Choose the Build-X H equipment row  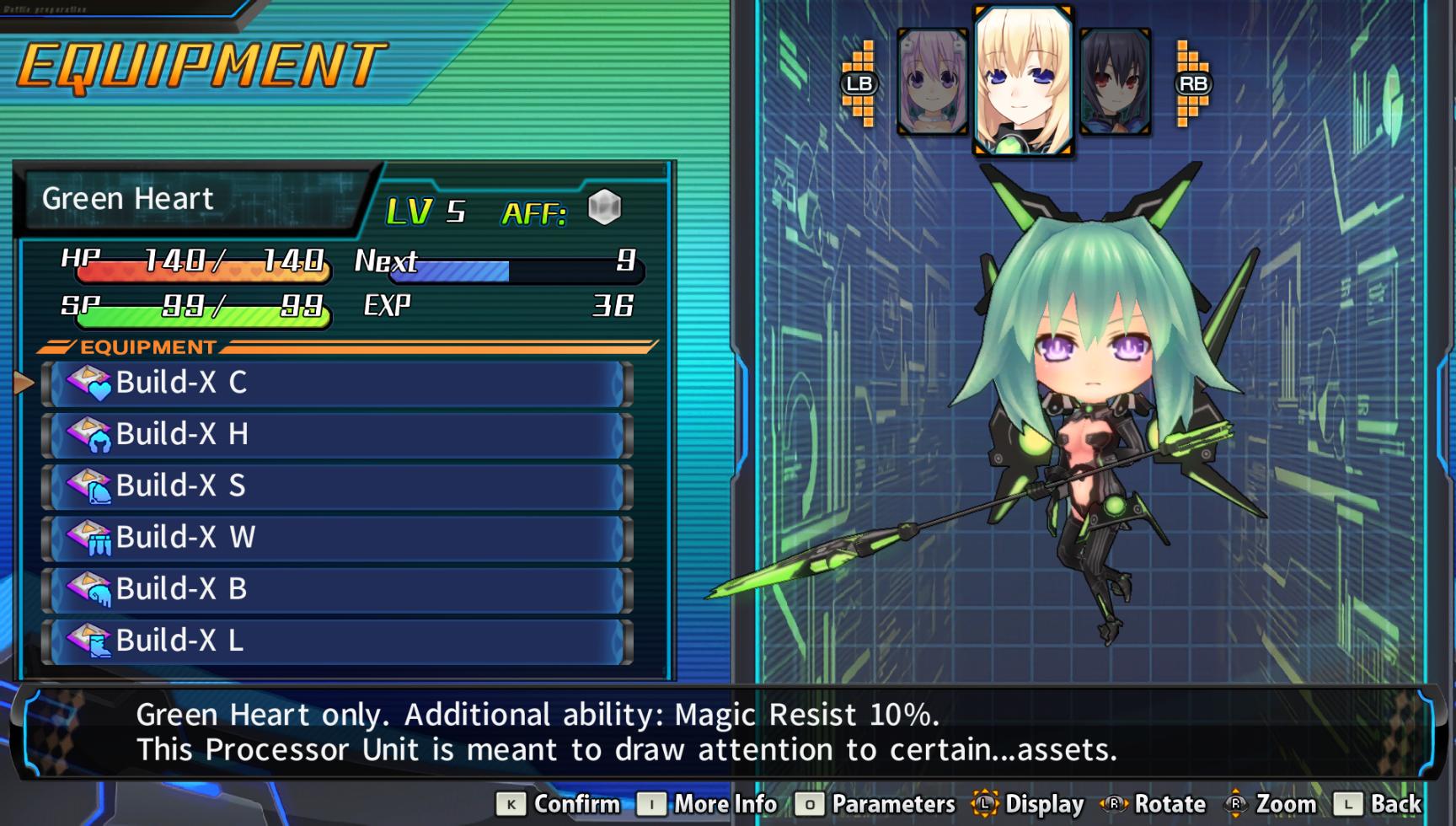pyautogui.click(x=337, y=434)
